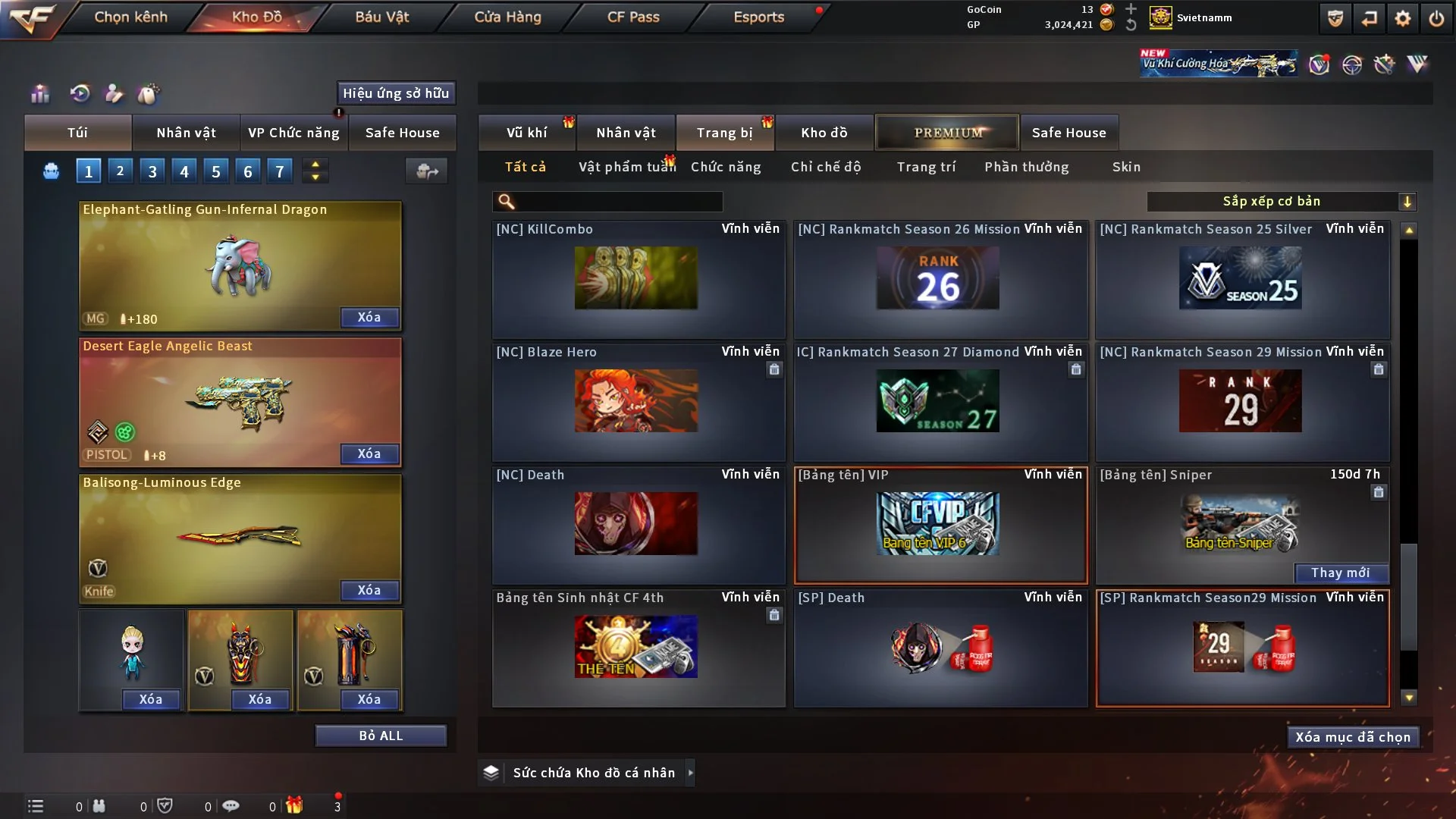
Task: Switch to the Trang trí filter
Action: click(x=926, y=167)
